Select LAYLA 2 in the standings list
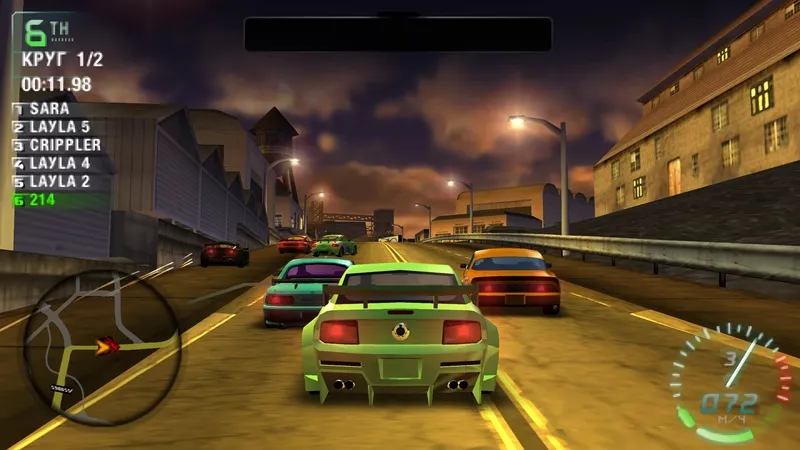 (59, 181)
